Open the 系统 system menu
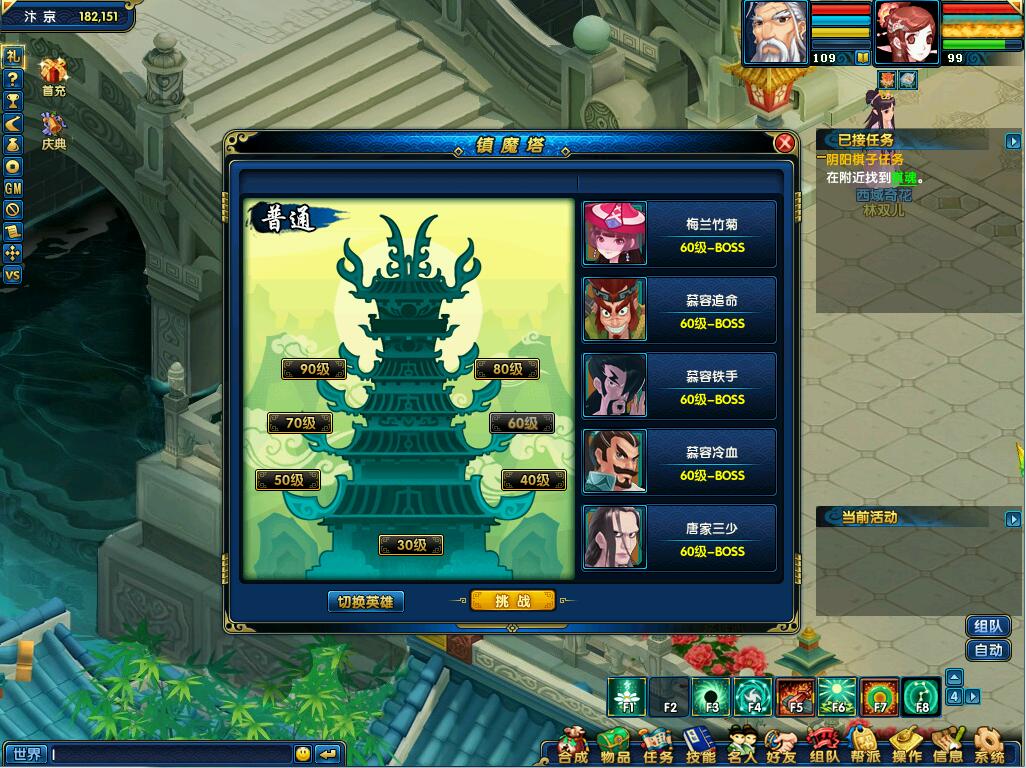Screen dimensions: 1026x768 pyautogui.click(x=988, y=747)
